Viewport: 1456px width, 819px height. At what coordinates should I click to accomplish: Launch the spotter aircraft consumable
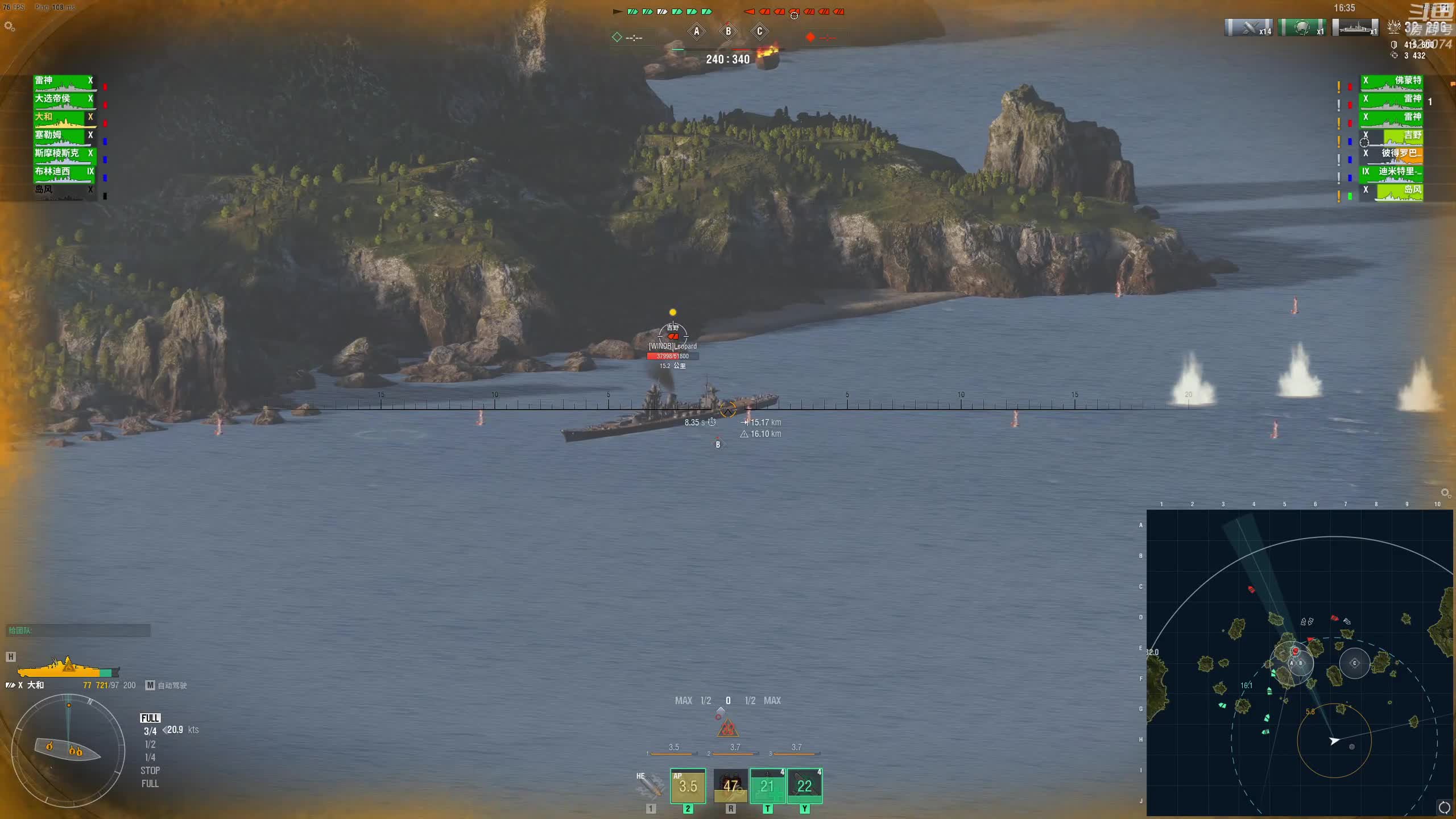804,786
